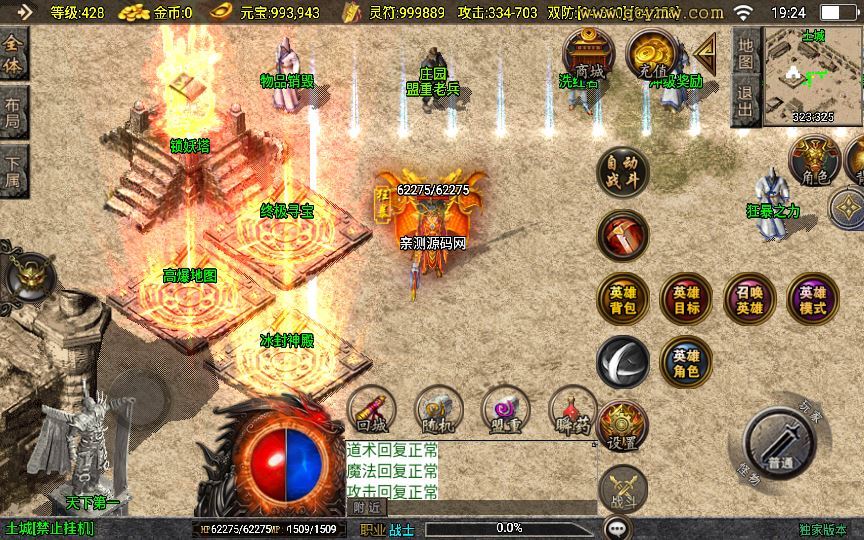Viewport: 864px width, 540px height.
Task: Collapse the top icon row arrow
Action: [x=707, y=52]
